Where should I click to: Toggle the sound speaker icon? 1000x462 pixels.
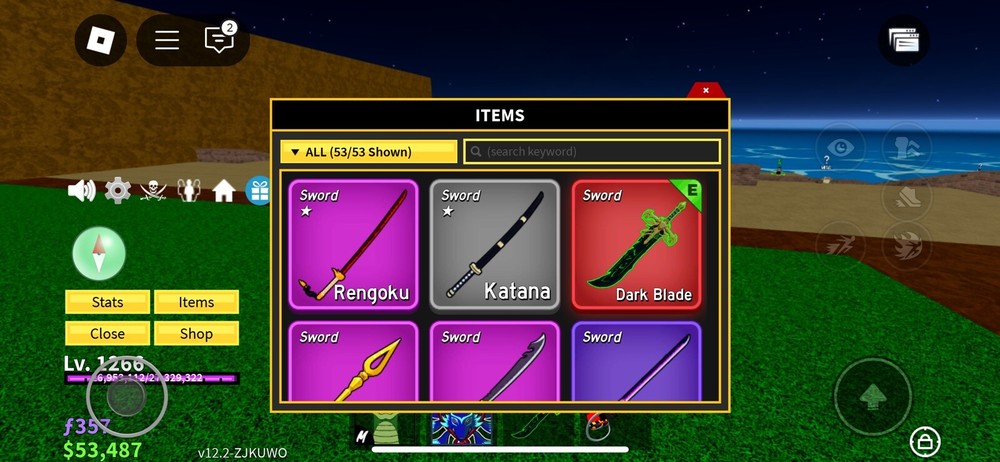point(81,190)
